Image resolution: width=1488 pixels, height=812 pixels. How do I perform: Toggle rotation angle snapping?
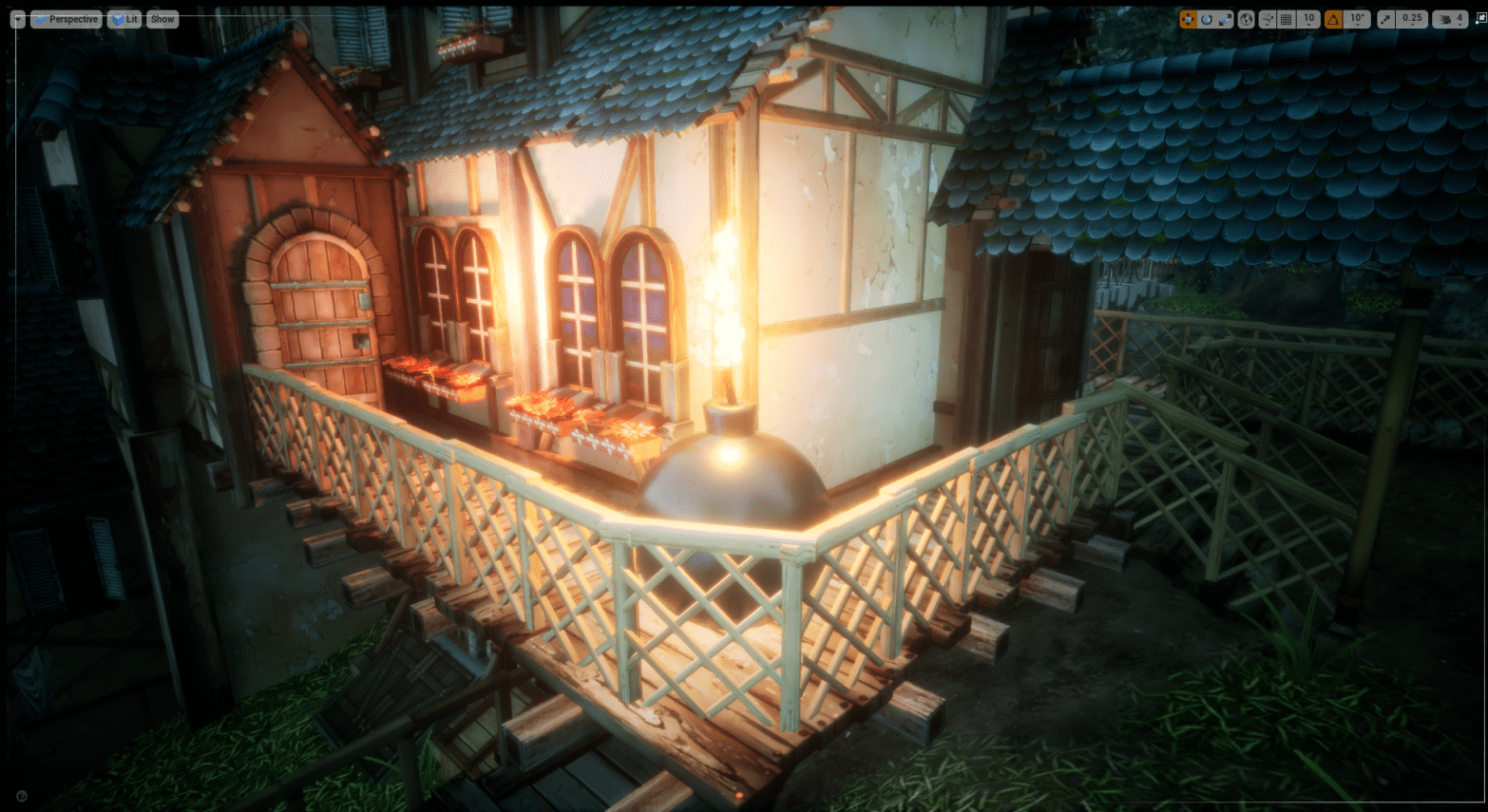pyautogui.click(x=1334, y=19)
